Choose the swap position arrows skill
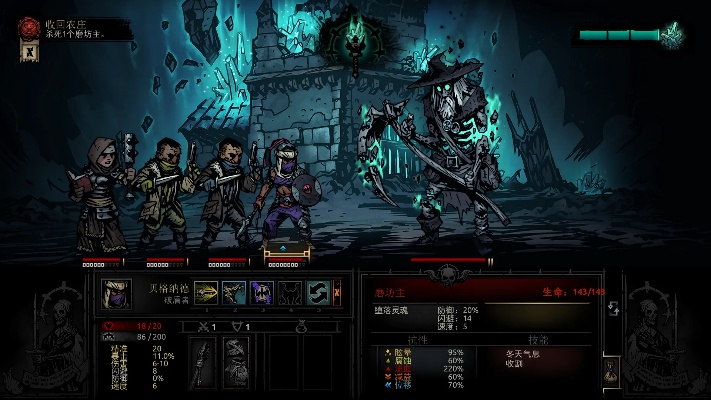This screenshot has height=400, width=711. (318, 292)
